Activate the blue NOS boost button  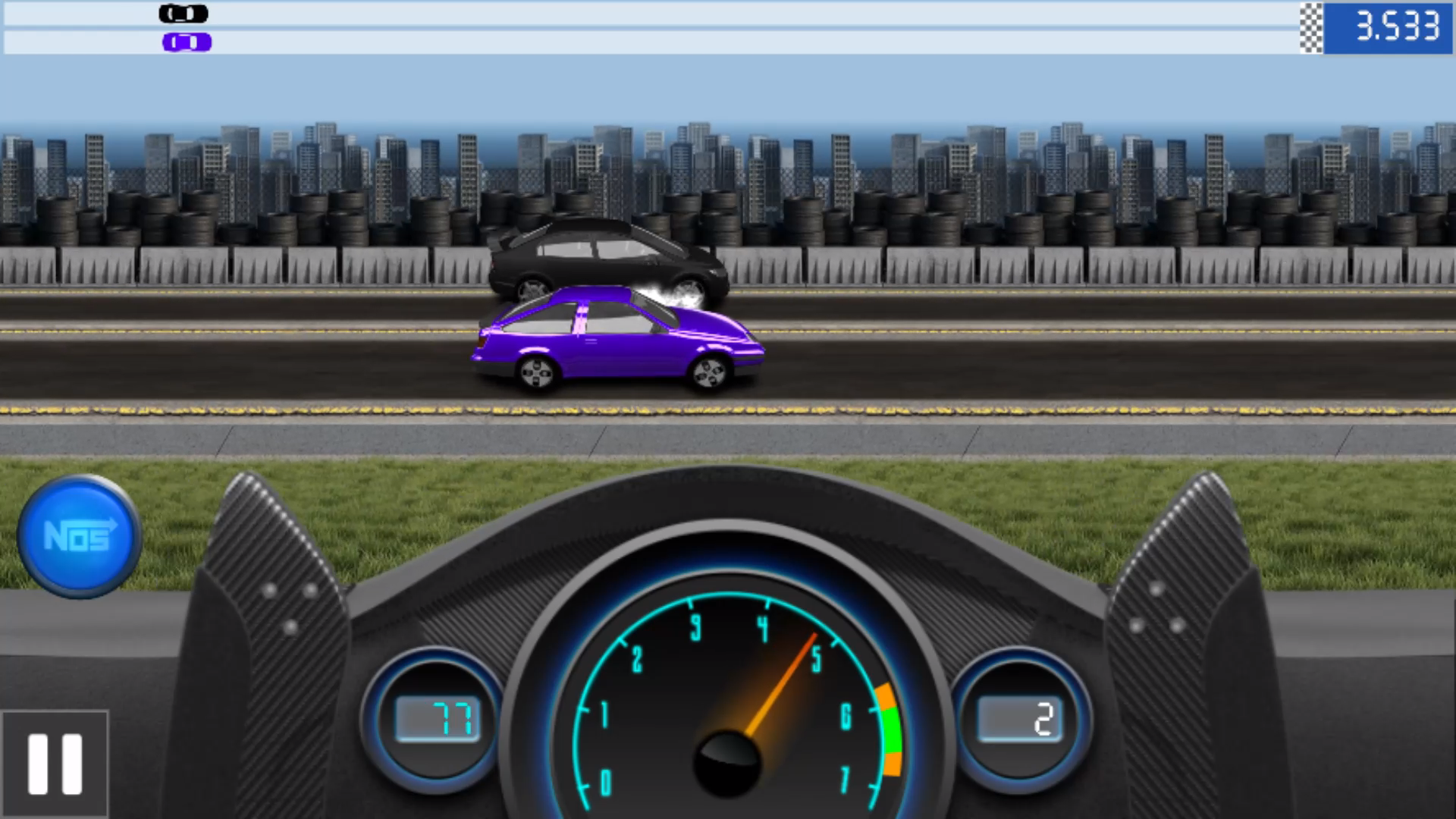coord(79,536)
